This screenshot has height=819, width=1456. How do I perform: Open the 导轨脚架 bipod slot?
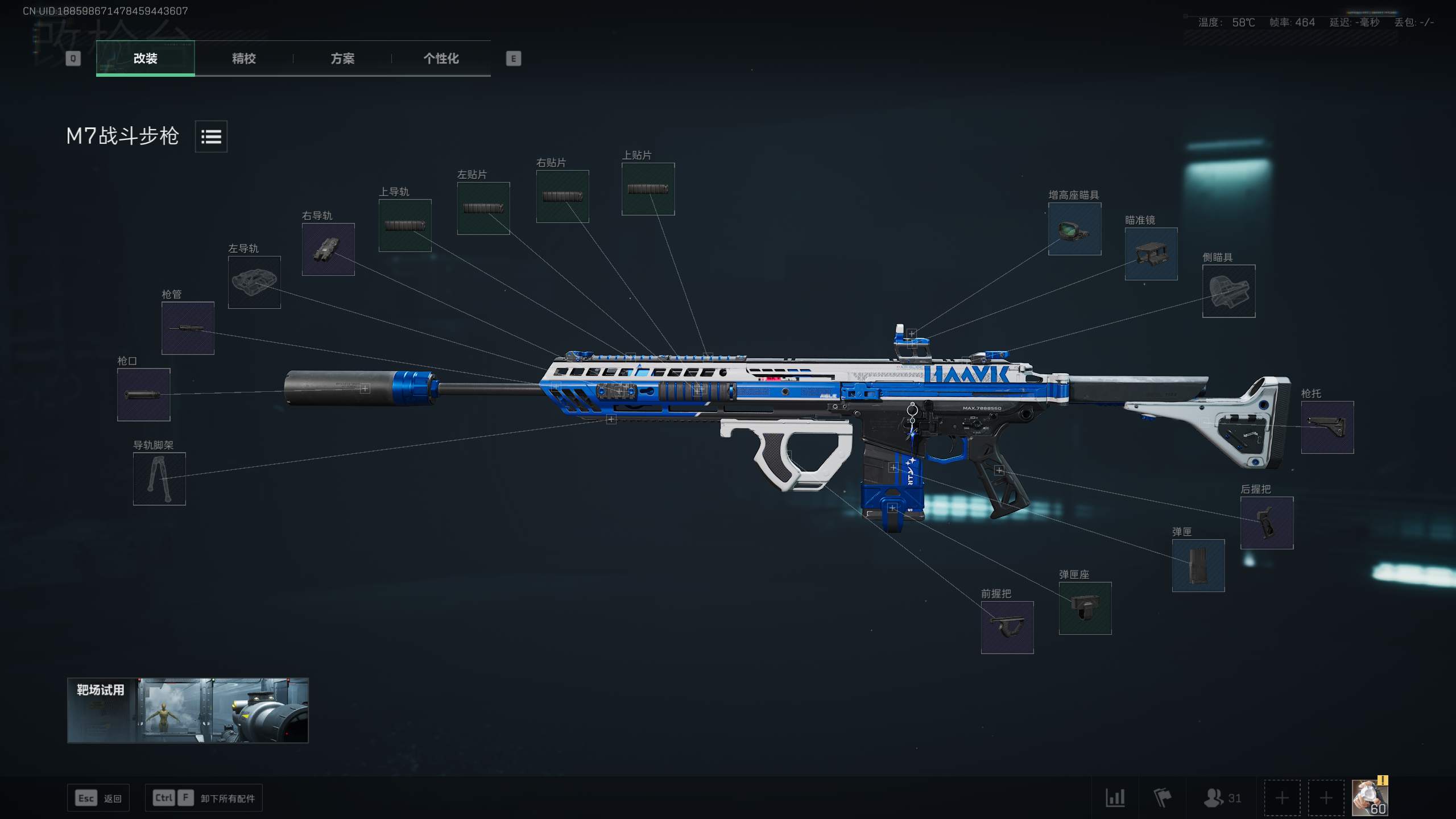(159, 479)
